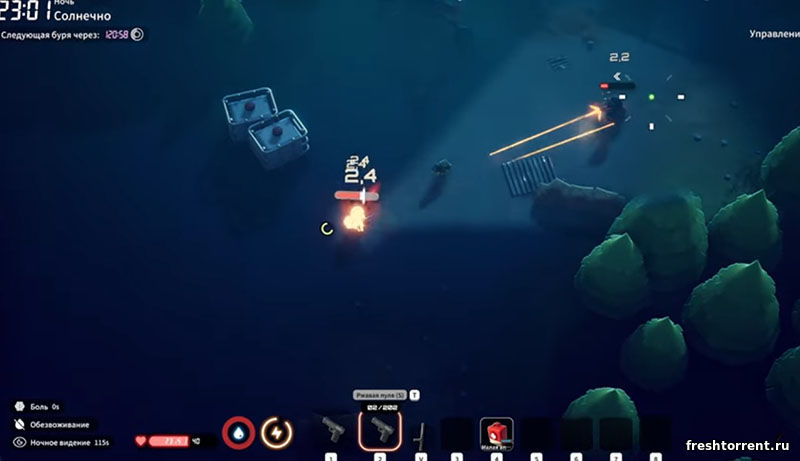Click the blue water drop thirst icon
The image size is (800, 461).
pos(239,433)
